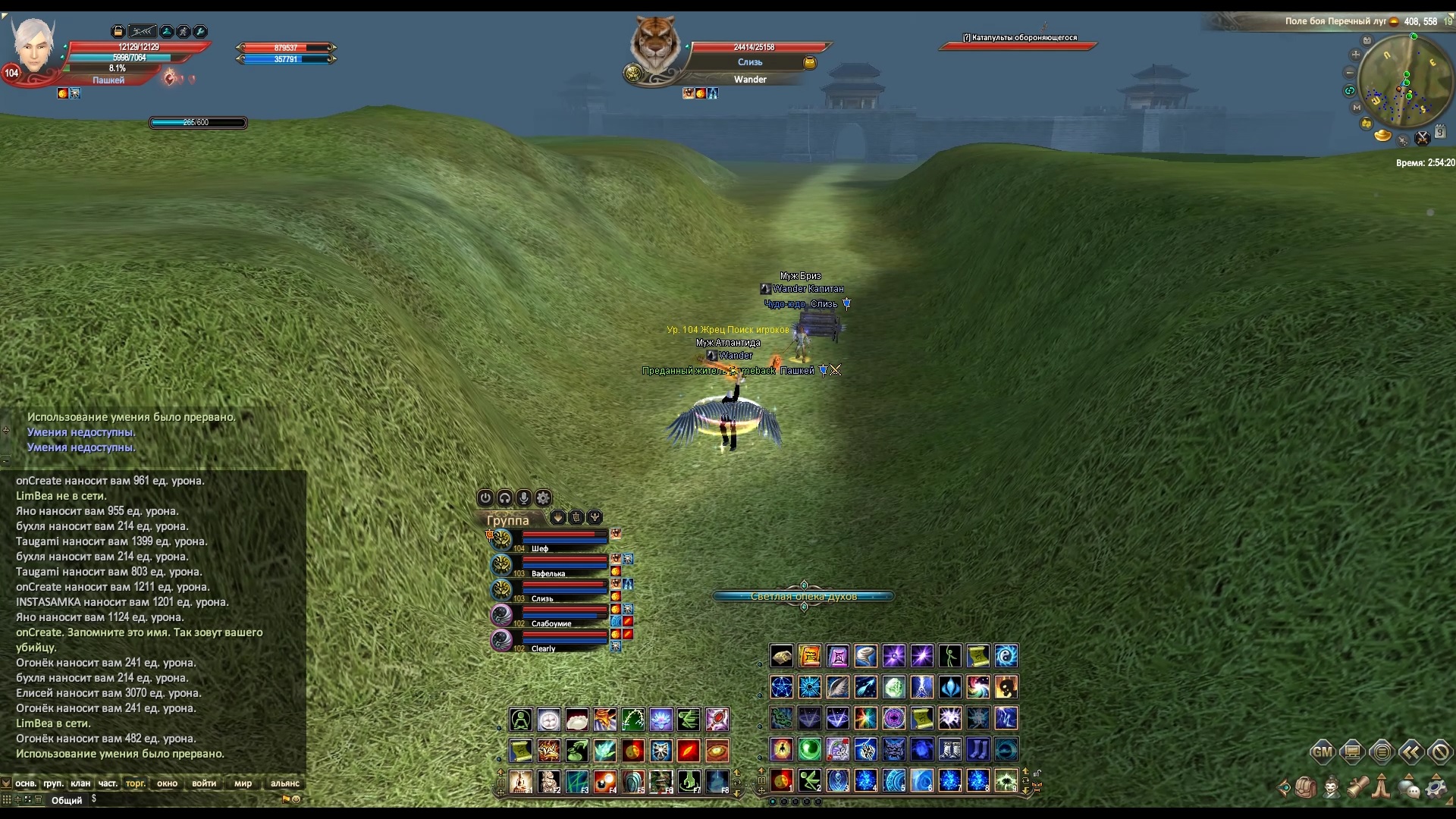The width and height of the screenshot is (1456, 819).
Task: Open the gold ingot shop icon
Action: pyautogui.click(x=1383, y=136)
